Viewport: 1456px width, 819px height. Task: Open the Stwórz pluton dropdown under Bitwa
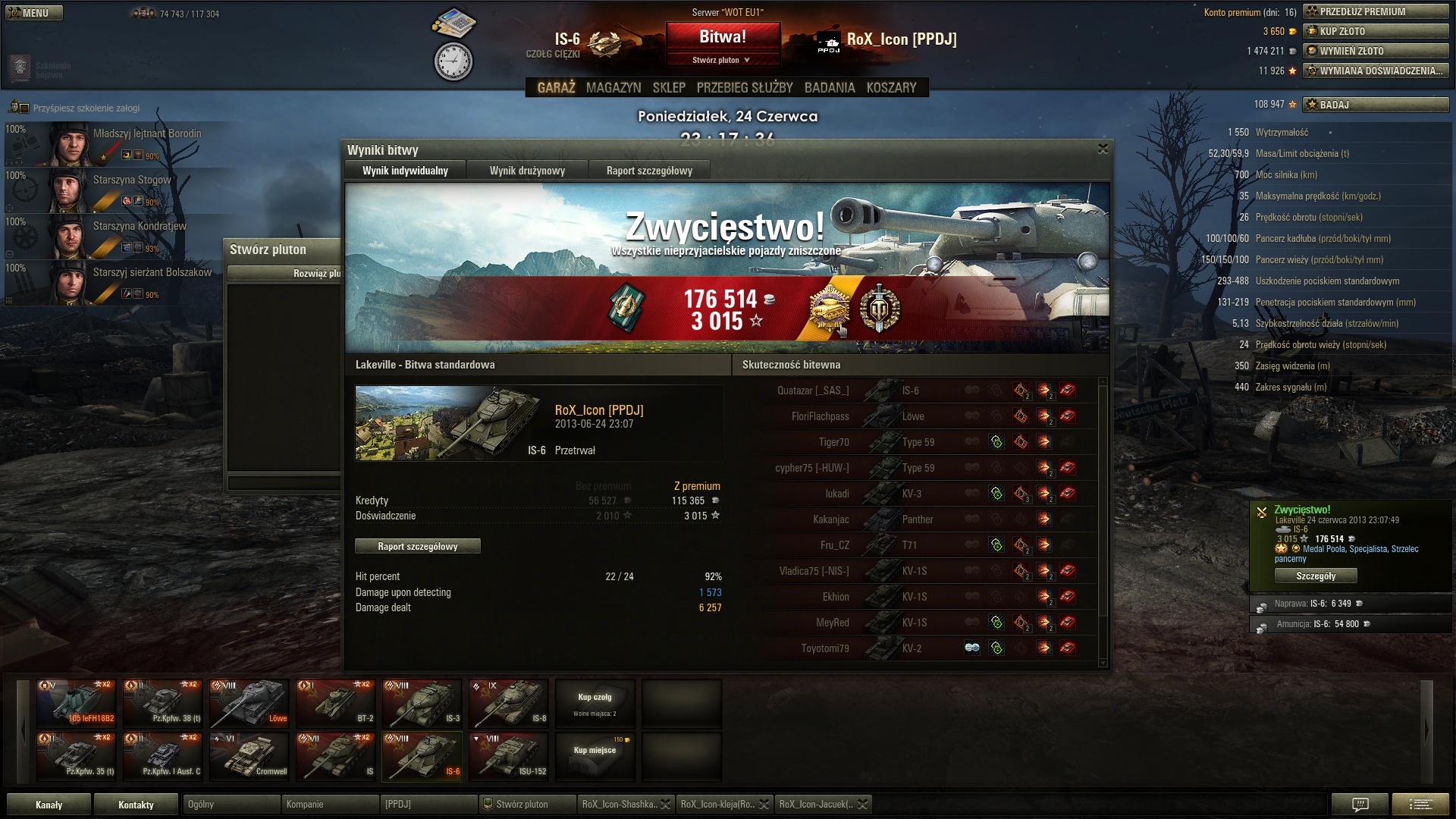tap(721, 60)
